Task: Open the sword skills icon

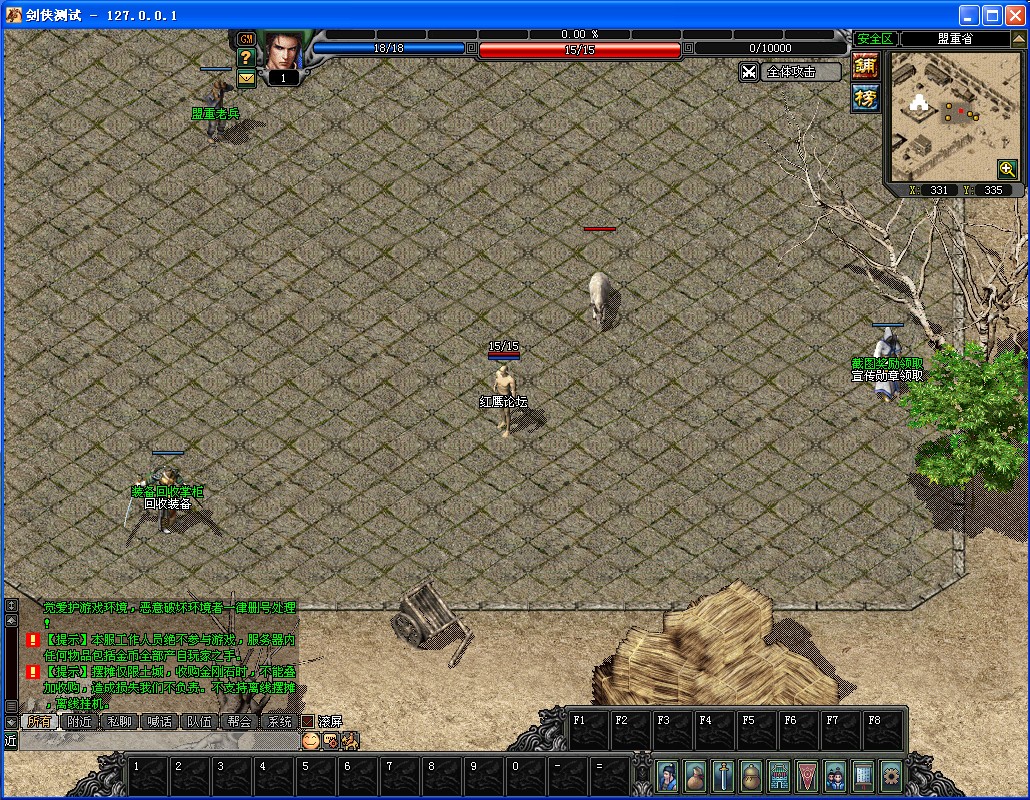Action: (x=723, y=775)
